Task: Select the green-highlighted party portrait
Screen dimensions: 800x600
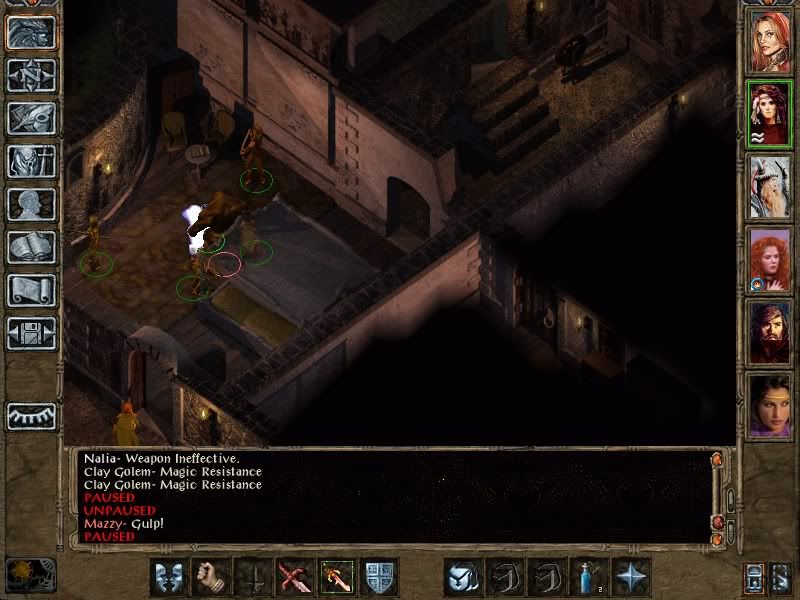Action: click(771, 113)
